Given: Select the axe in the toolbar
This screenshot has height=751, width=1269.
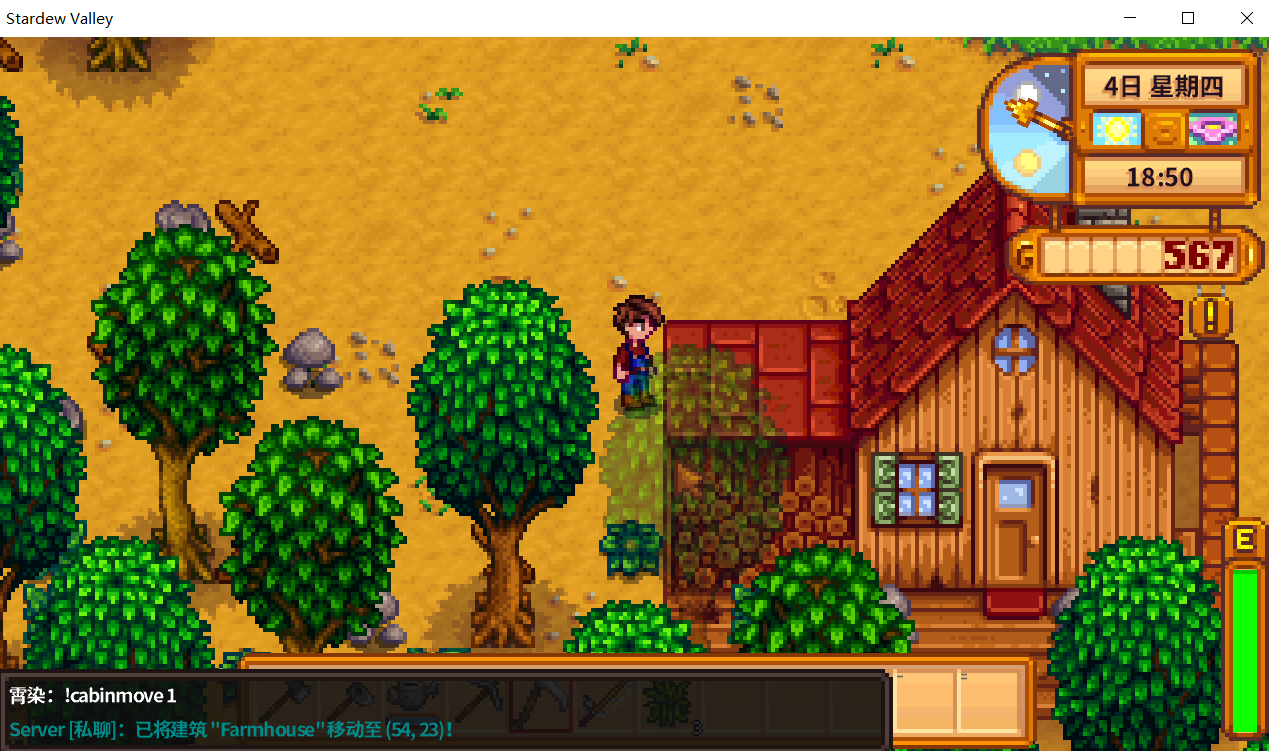Looking at the screenshot, I should [x=289, y=702].
